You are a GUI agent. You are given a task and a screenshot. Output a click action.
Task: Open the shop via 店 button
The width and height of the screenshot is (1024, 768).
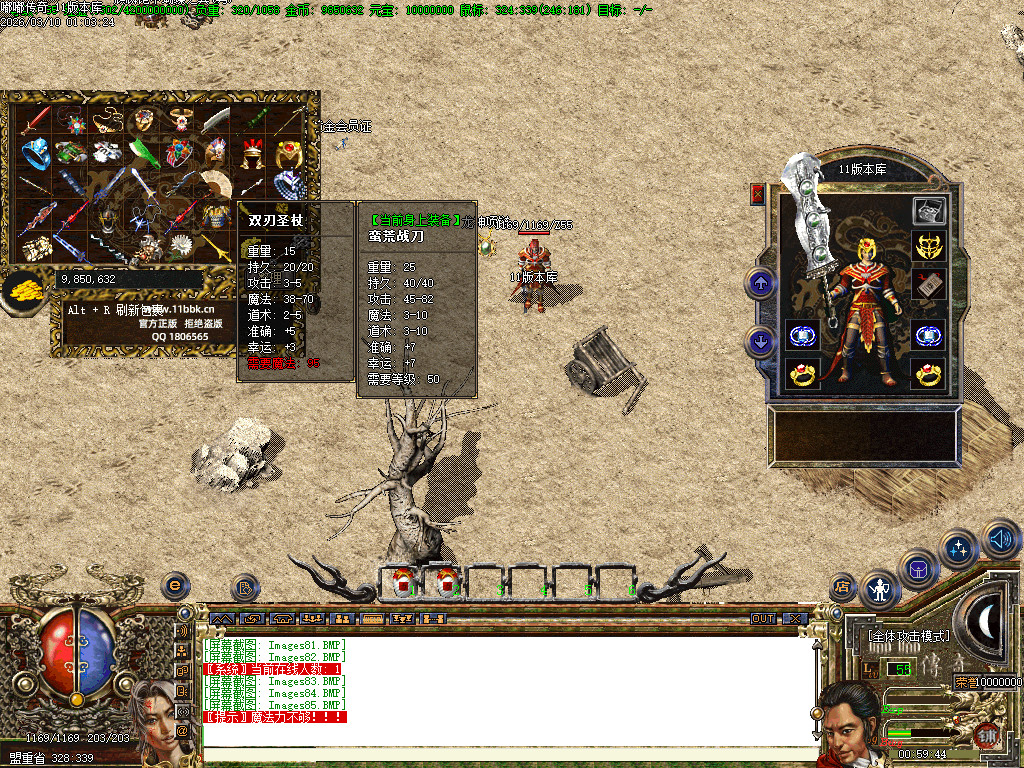point(843,585)
